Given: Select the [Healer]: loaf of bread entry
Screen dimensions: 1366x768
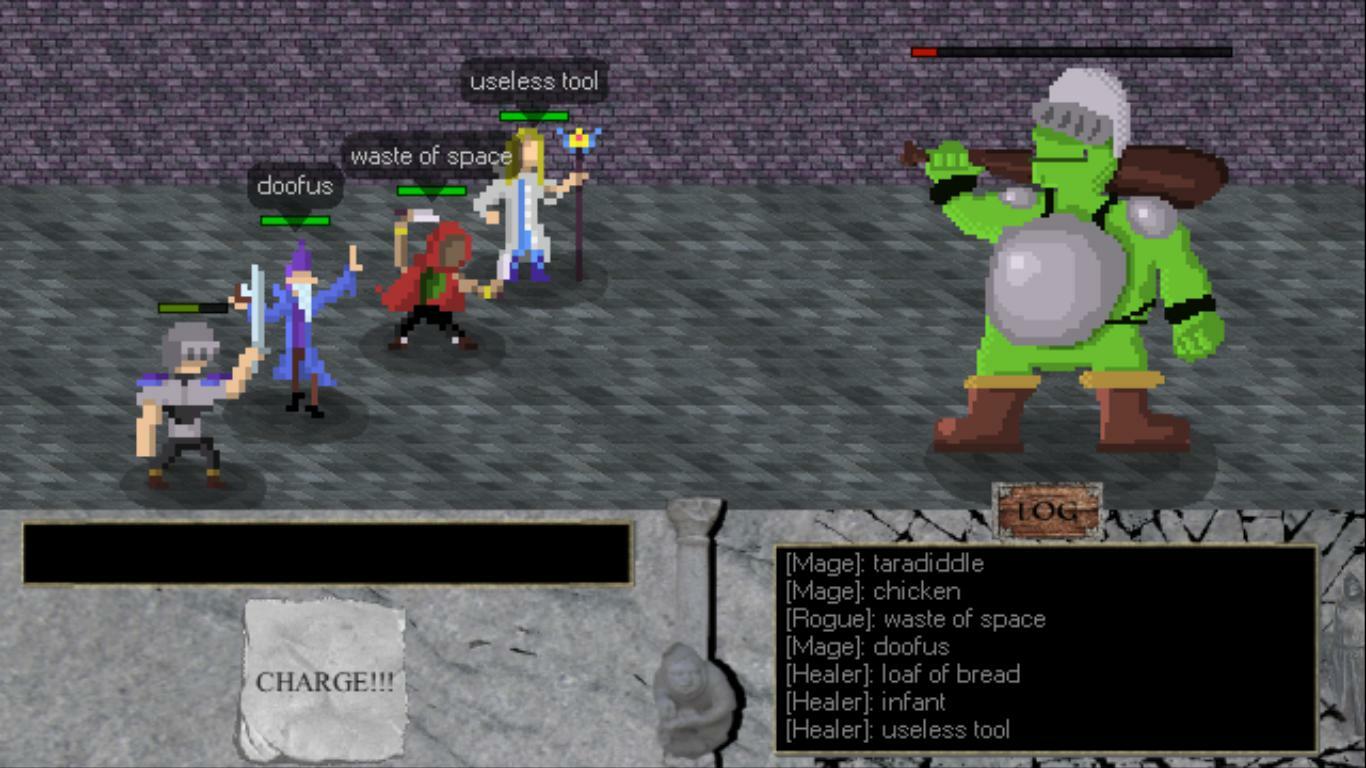Looking at the screenshot, I should [x=903, y=675].
